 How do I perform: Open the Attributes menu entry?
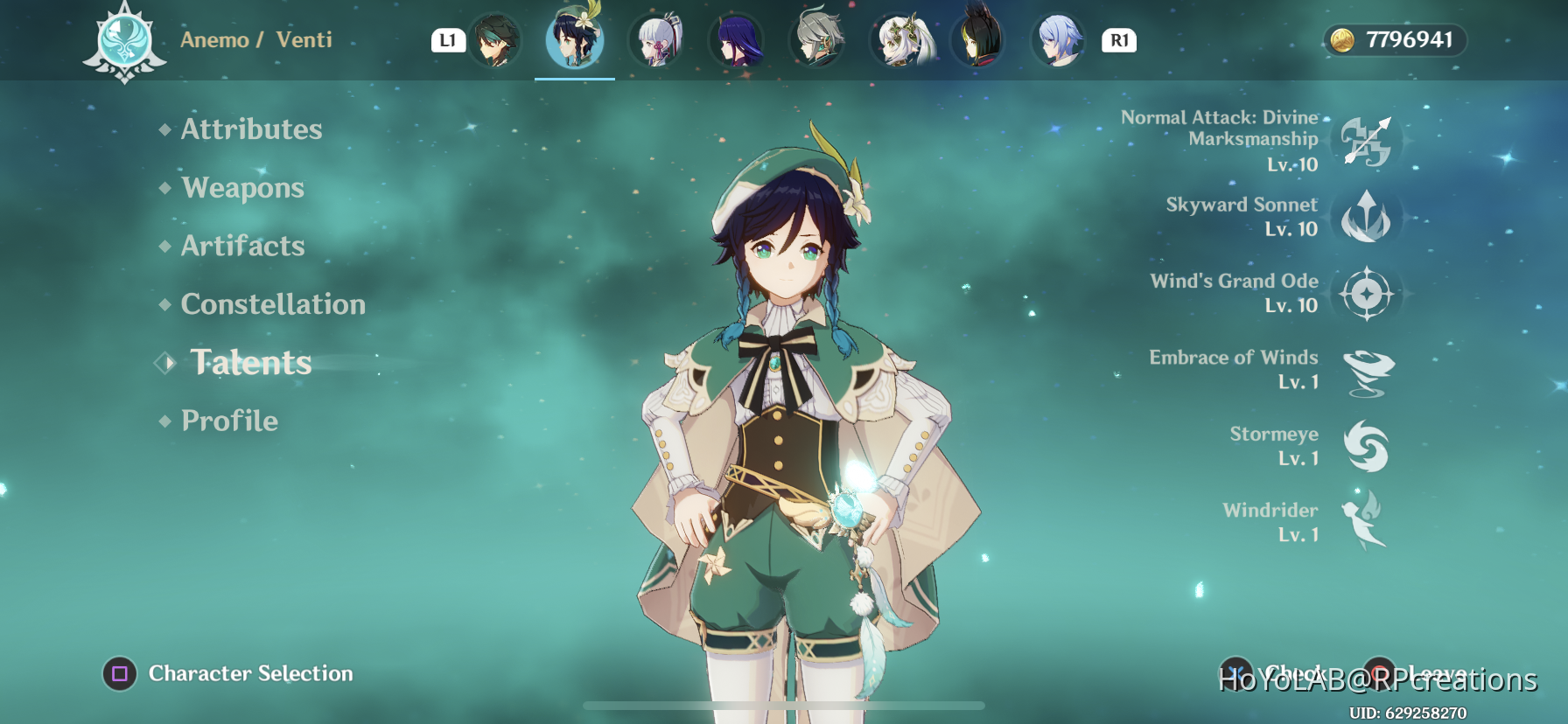pyautogui.click(x=251, y=129)
